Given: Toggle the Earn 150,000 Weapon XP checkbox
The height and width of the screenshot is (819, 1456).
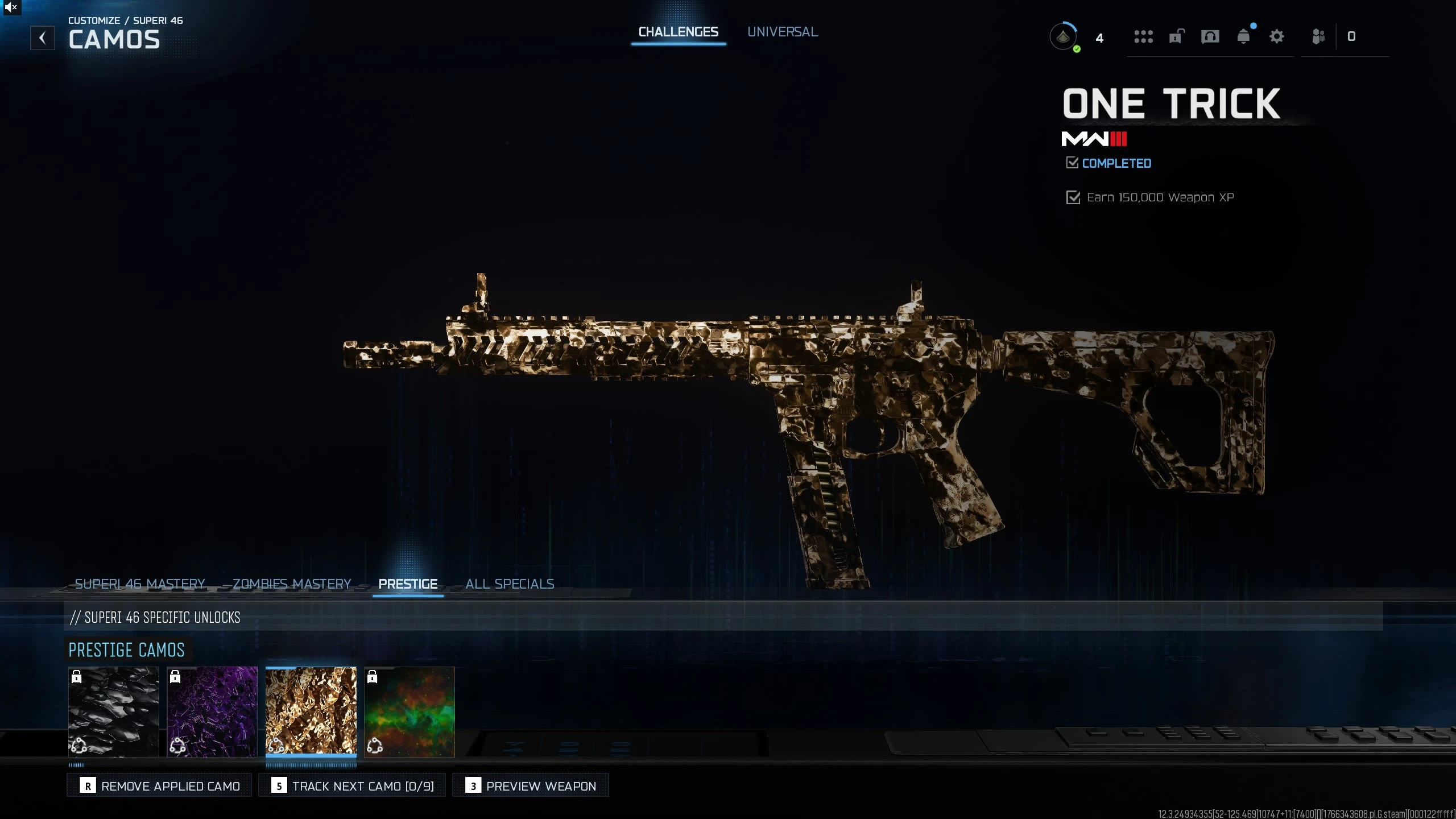Looking at the screenshot, I should pyautogui.click(x=1073, y=197).
